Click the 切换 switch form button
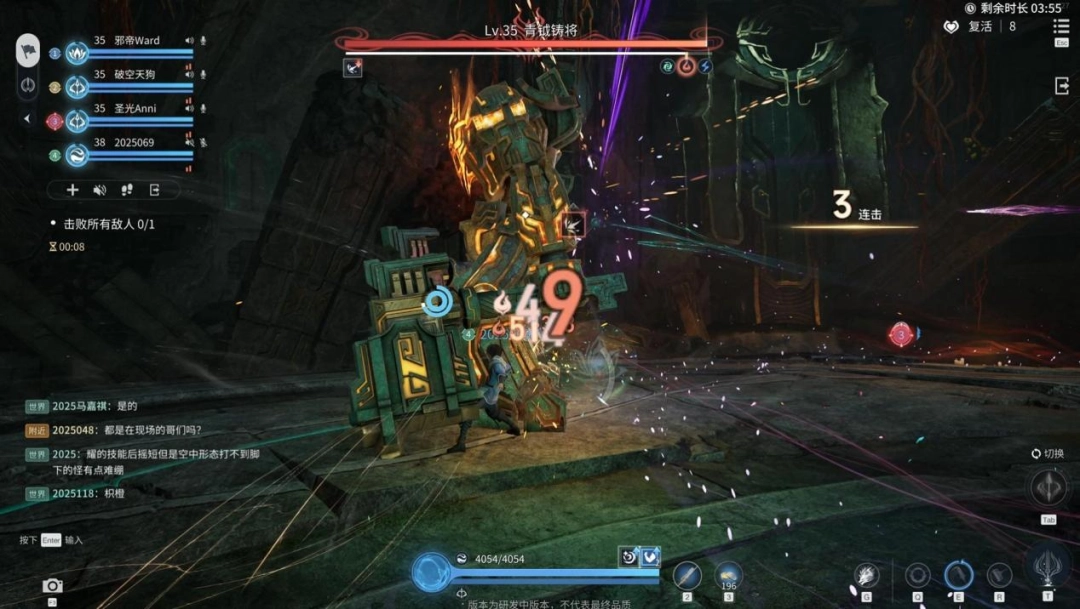This screenshot has height=609, width=1080. tap(1049, 488)
